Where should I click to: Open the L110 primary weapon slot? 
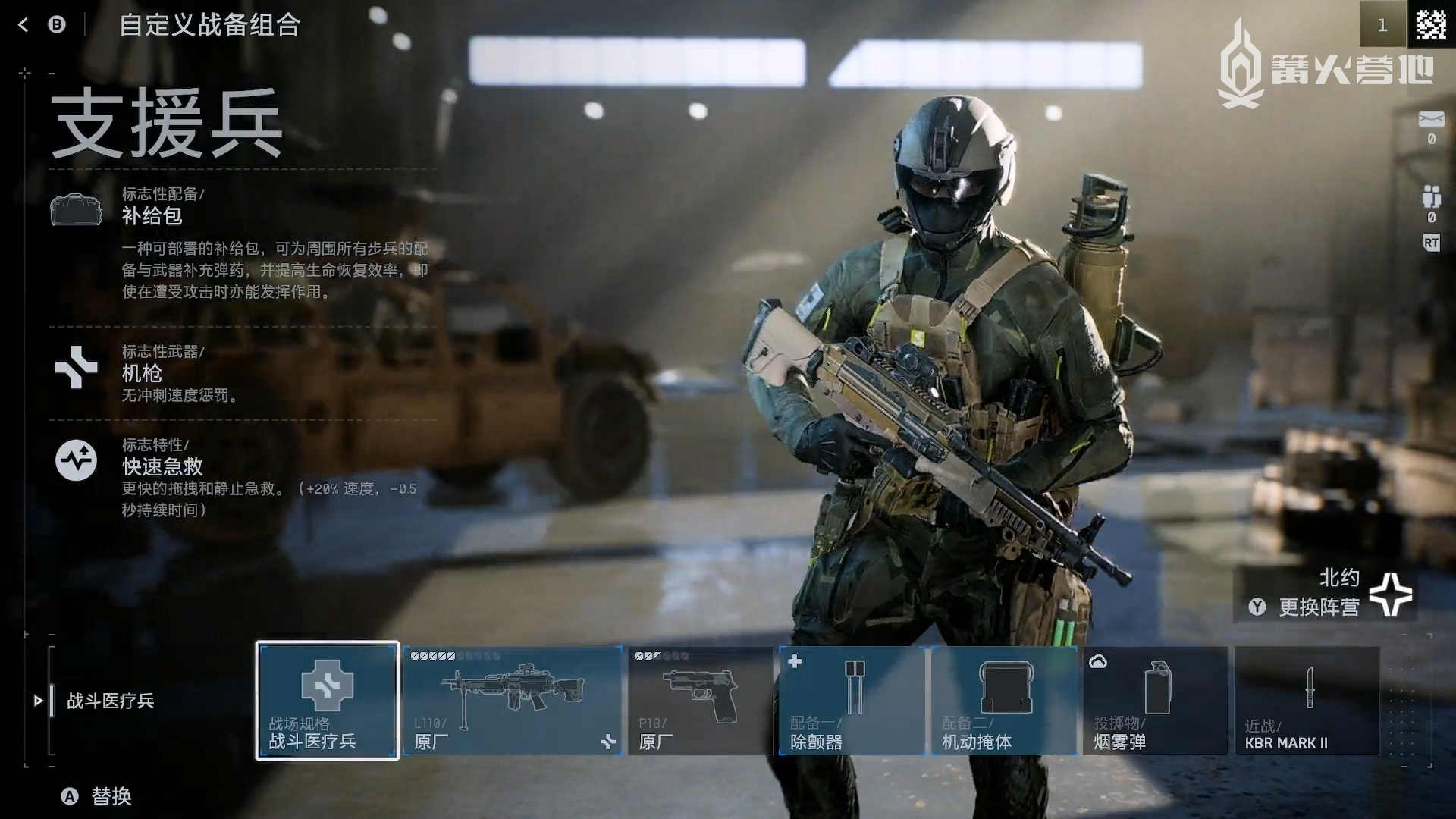click(513, 700)
